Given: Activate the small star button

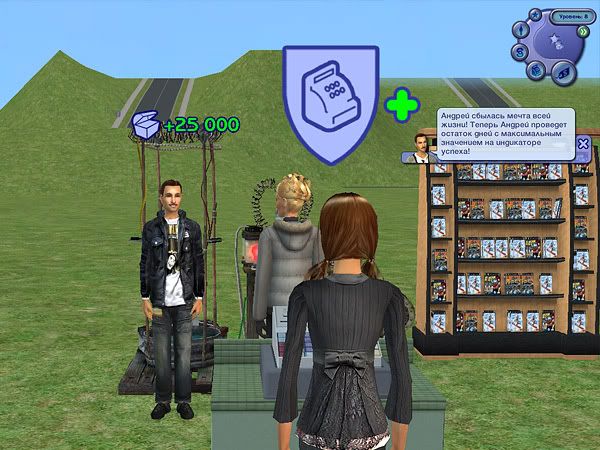Looking at the screenshot, I should [535, 16].
